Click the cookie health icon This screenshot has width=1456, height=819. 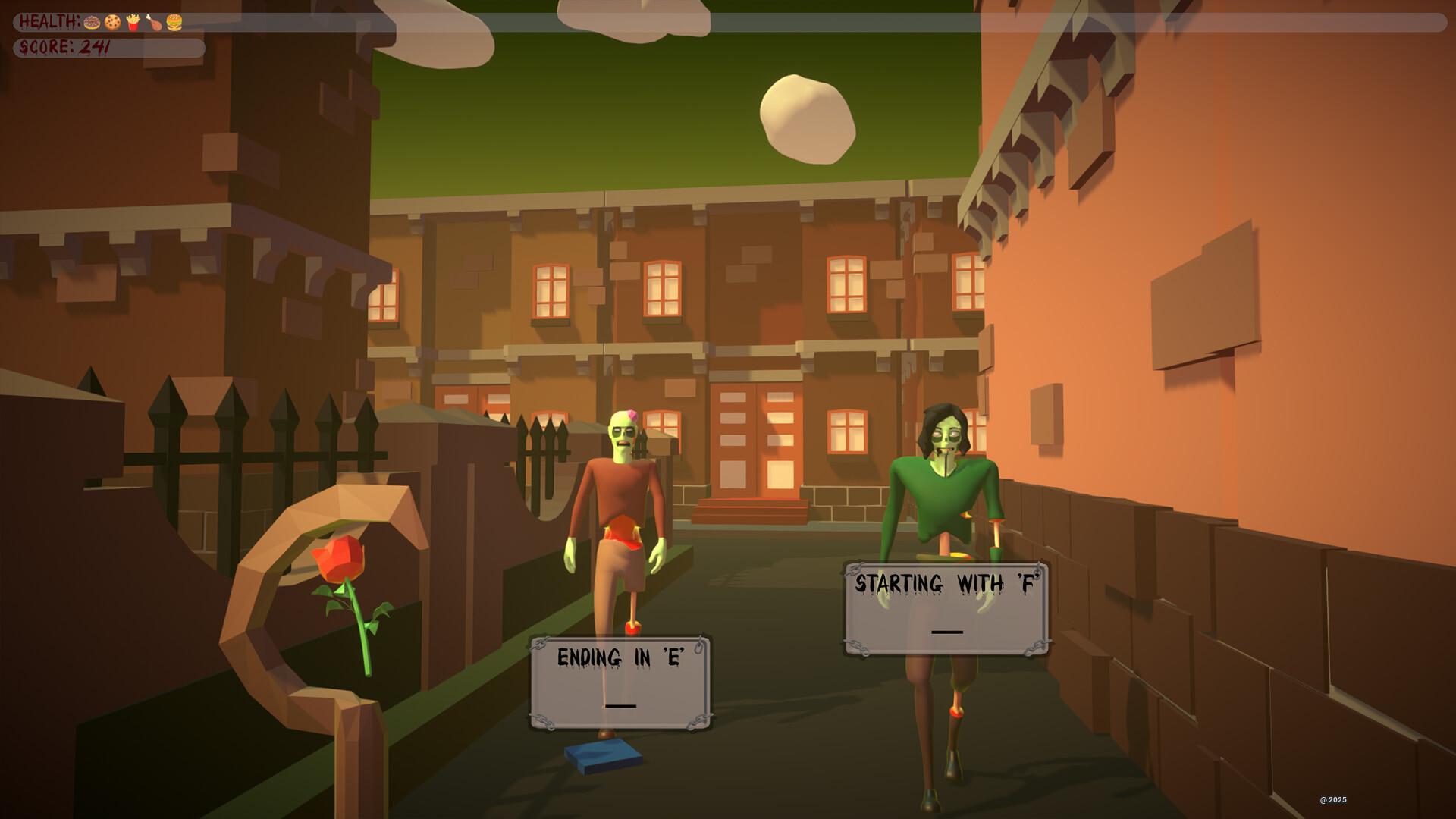(x=112, y=22)
